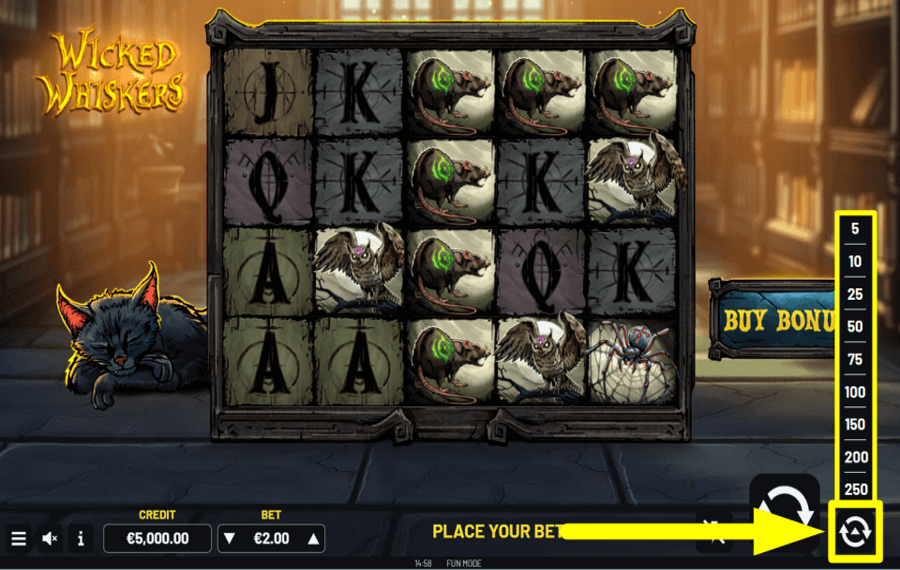900x570 pixels.
Task: Set autoplay to 250 spins
Action: point(855,489)
